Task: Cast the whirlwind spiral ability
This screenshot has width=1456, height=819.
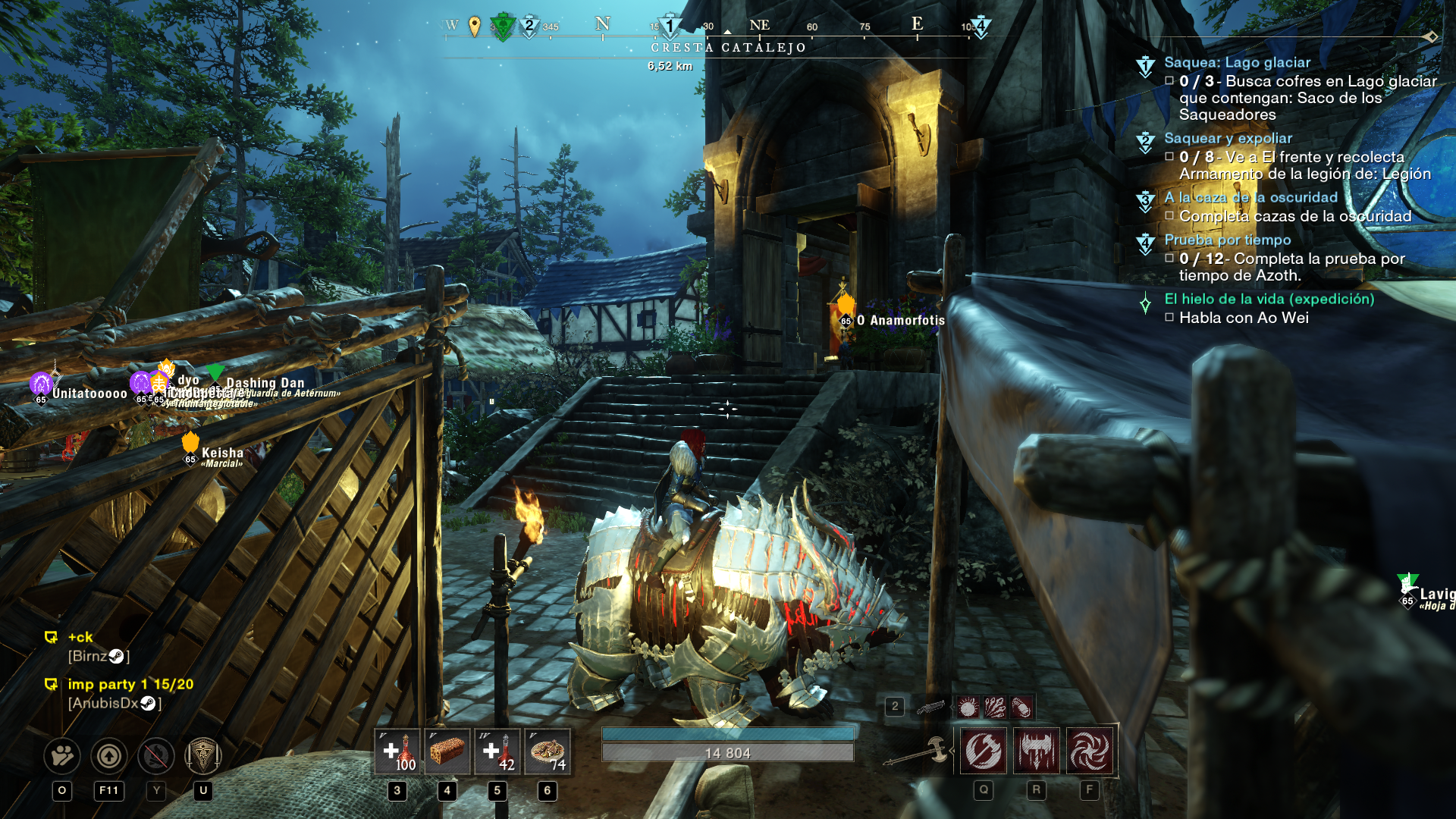Action: point(1090,752)
